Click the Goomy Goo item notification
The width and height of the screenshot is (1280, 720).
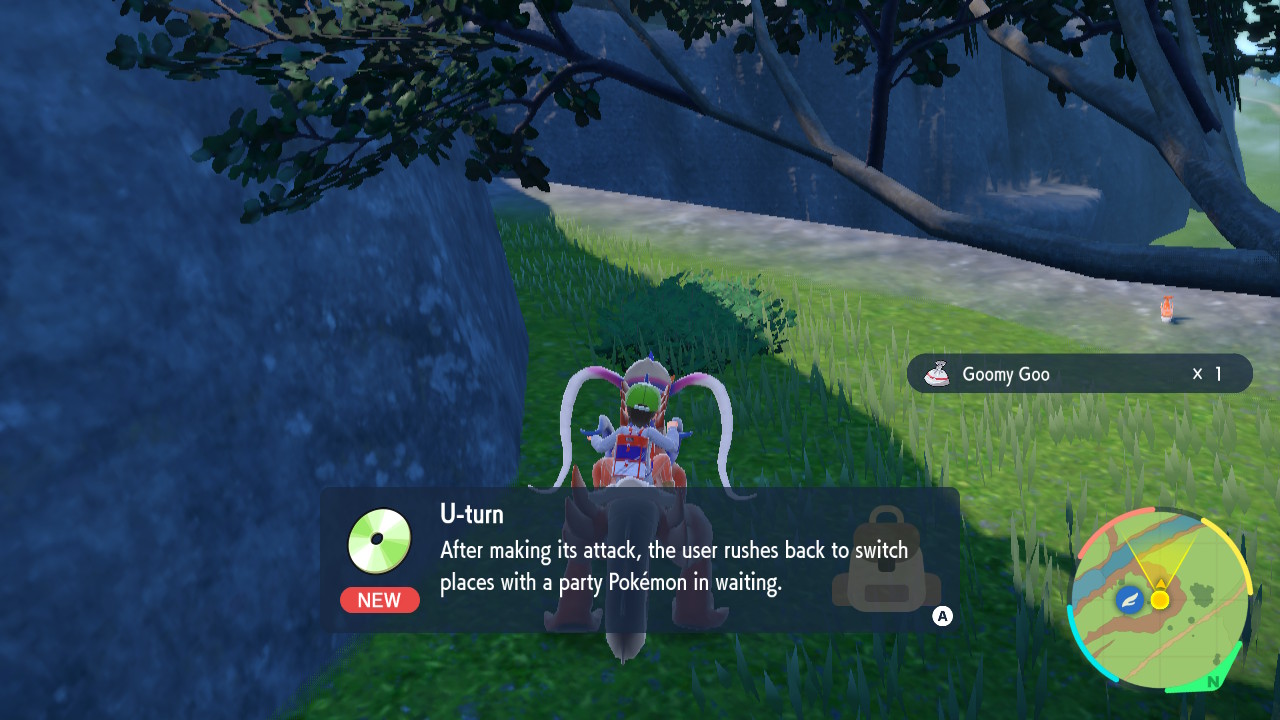(1079, 374)
